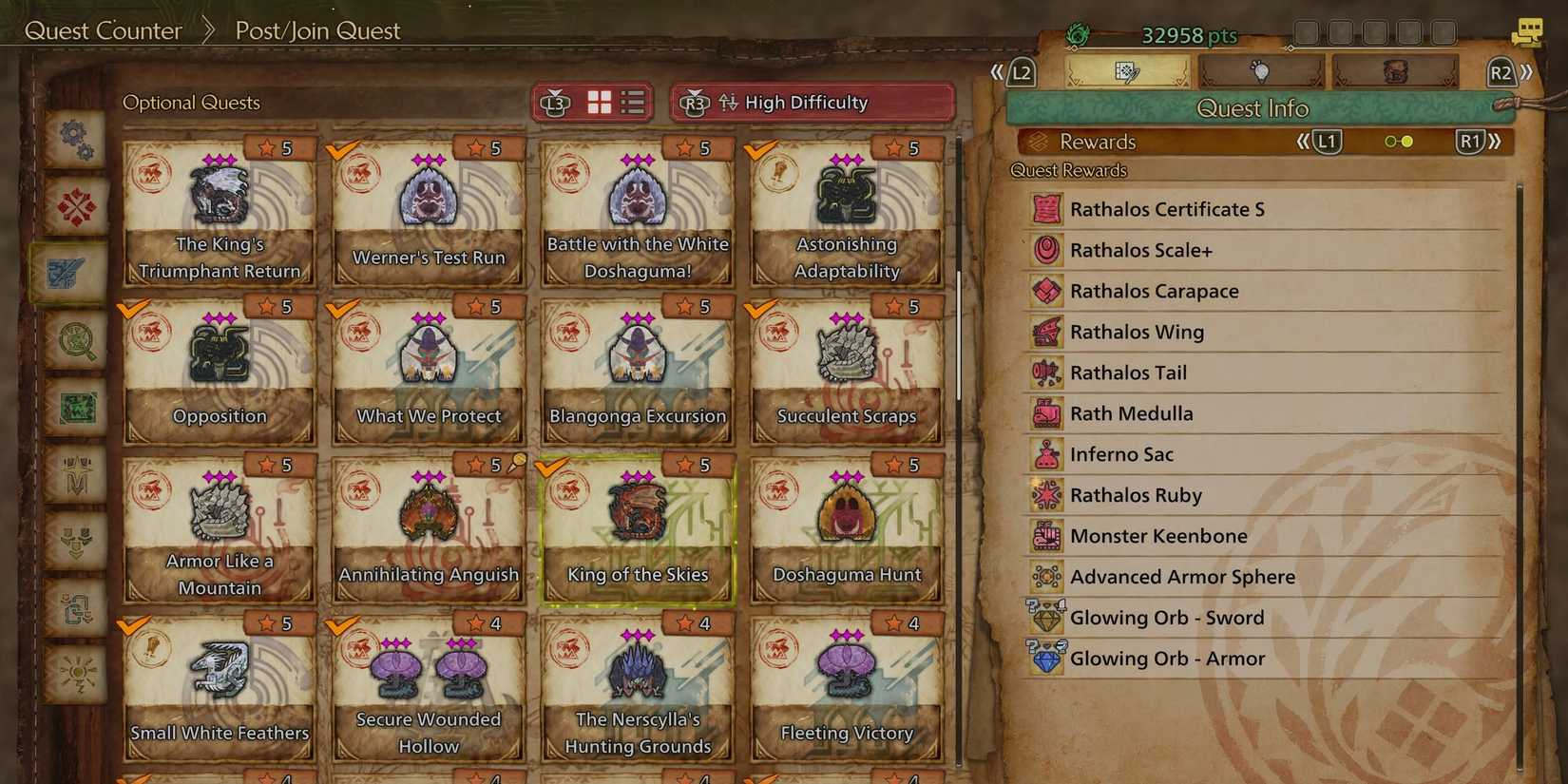Click the reward page indicator dots
This screenshot has width=1568, height=784.
[x=1399, y=141]
